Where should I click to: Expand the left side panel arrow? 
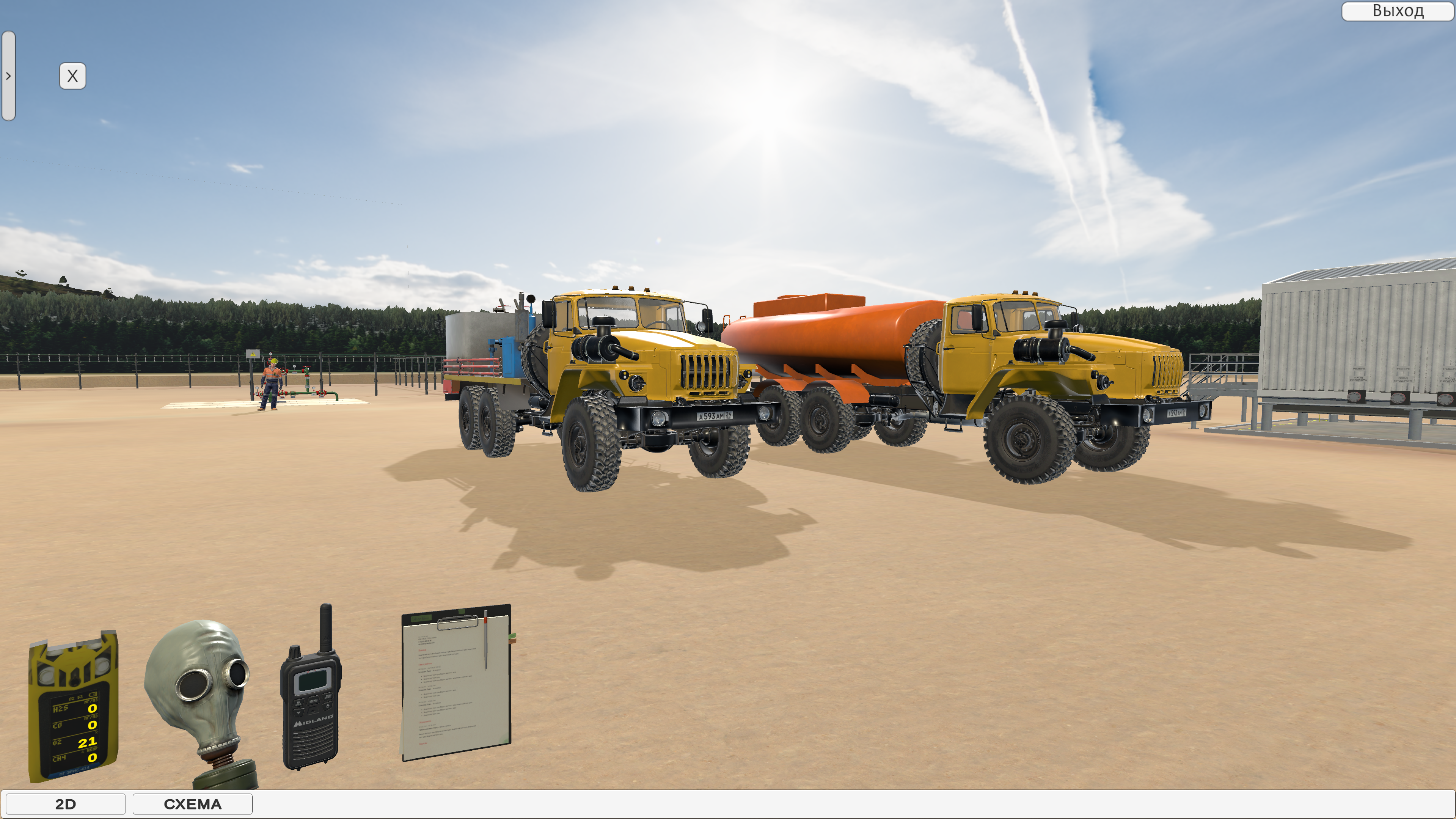pos(8,76)
